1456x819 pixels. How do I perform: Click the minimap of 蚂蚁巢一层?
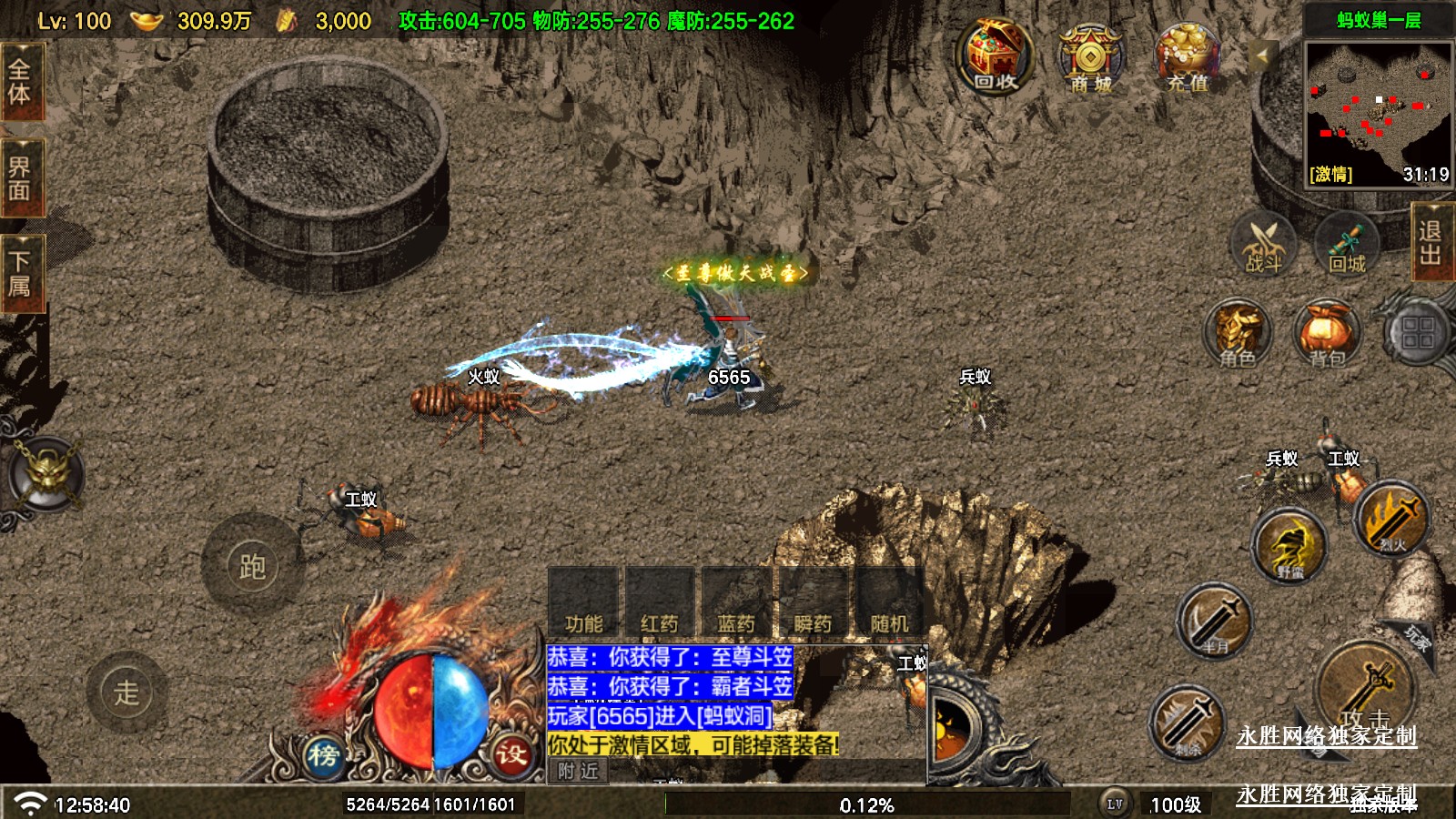pyautogui.click(x=1378, y=109)
